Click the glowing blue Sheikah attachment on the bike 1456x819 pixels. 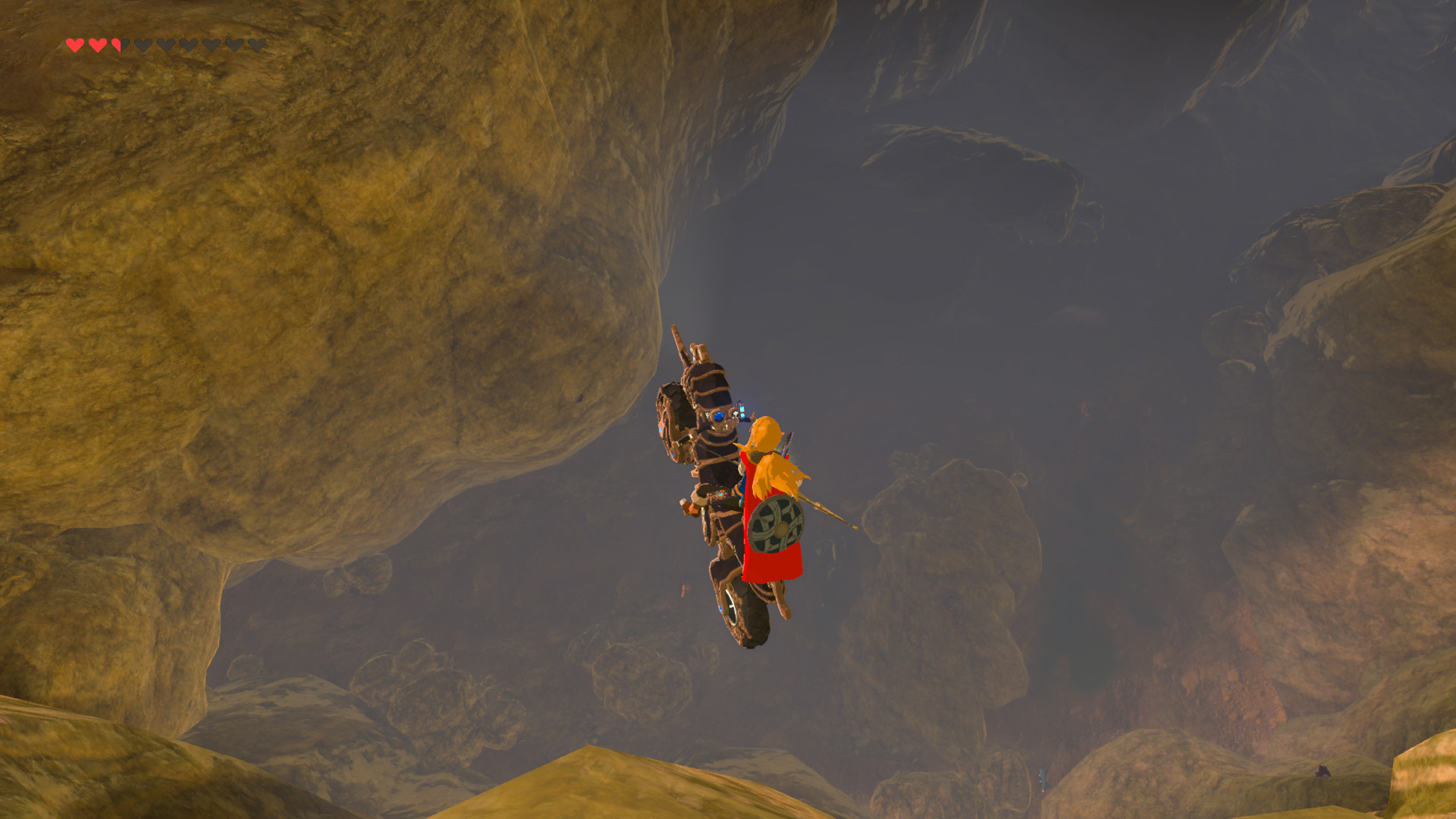742,409
